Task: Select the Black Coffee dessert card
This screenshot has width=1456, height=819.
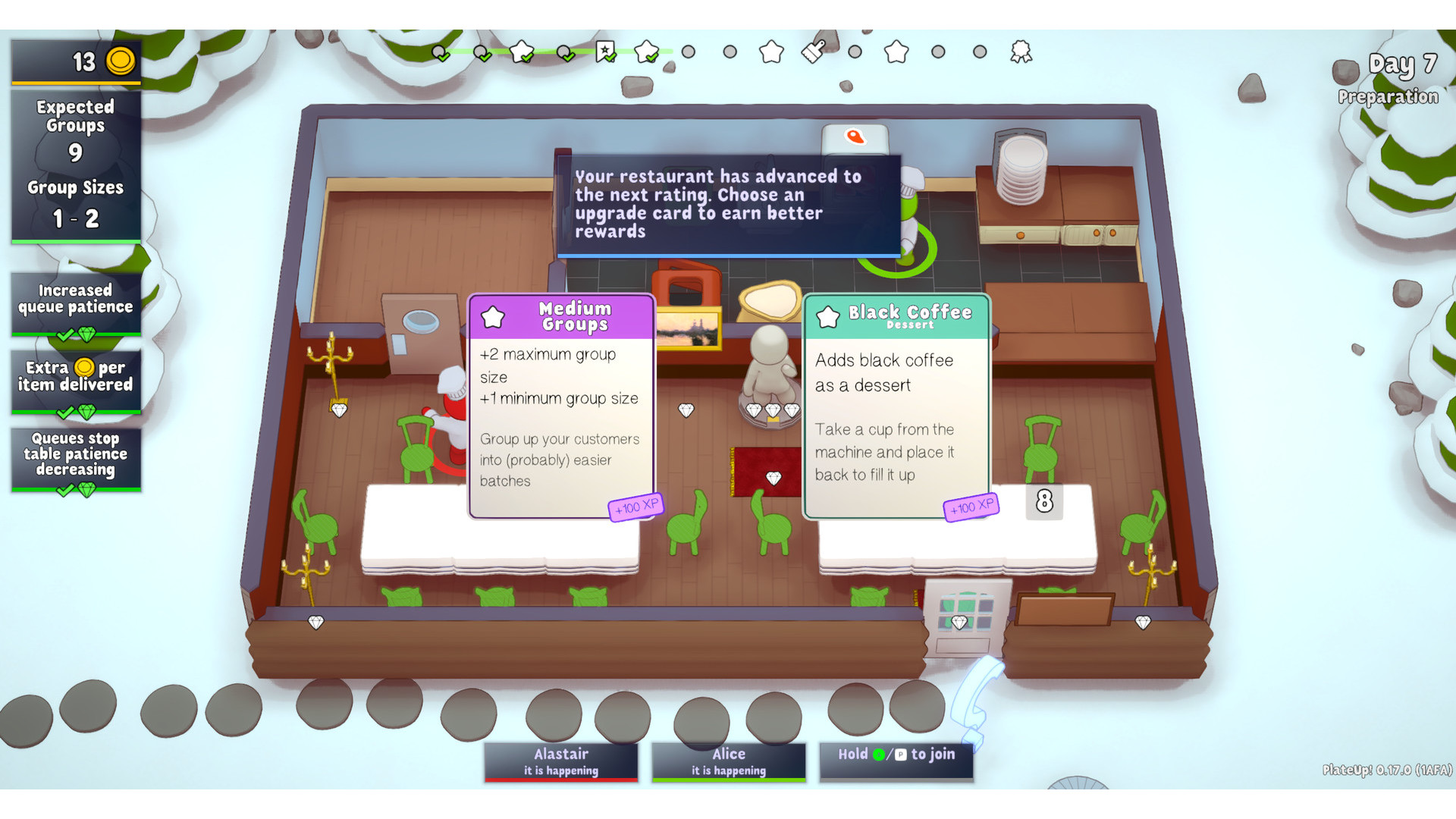Action: pyautogui.click(x=896, y=406)
